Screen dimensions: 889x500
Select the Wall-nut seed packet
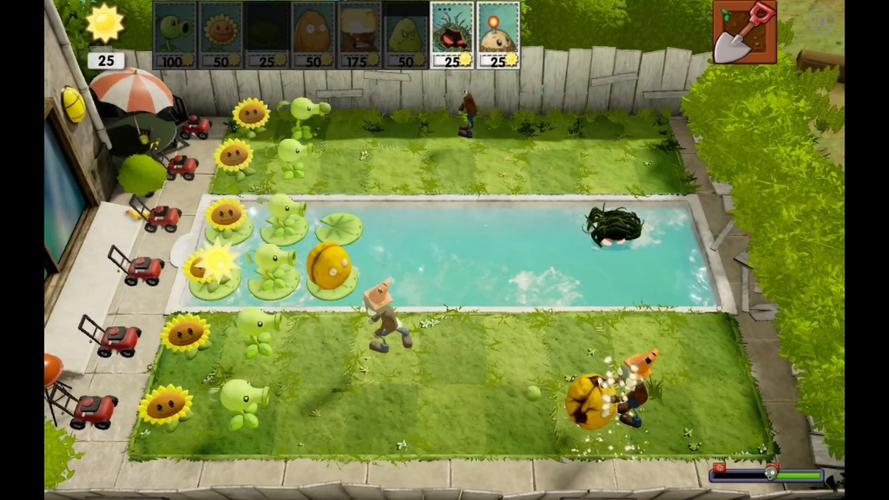[x=312, y=34]
